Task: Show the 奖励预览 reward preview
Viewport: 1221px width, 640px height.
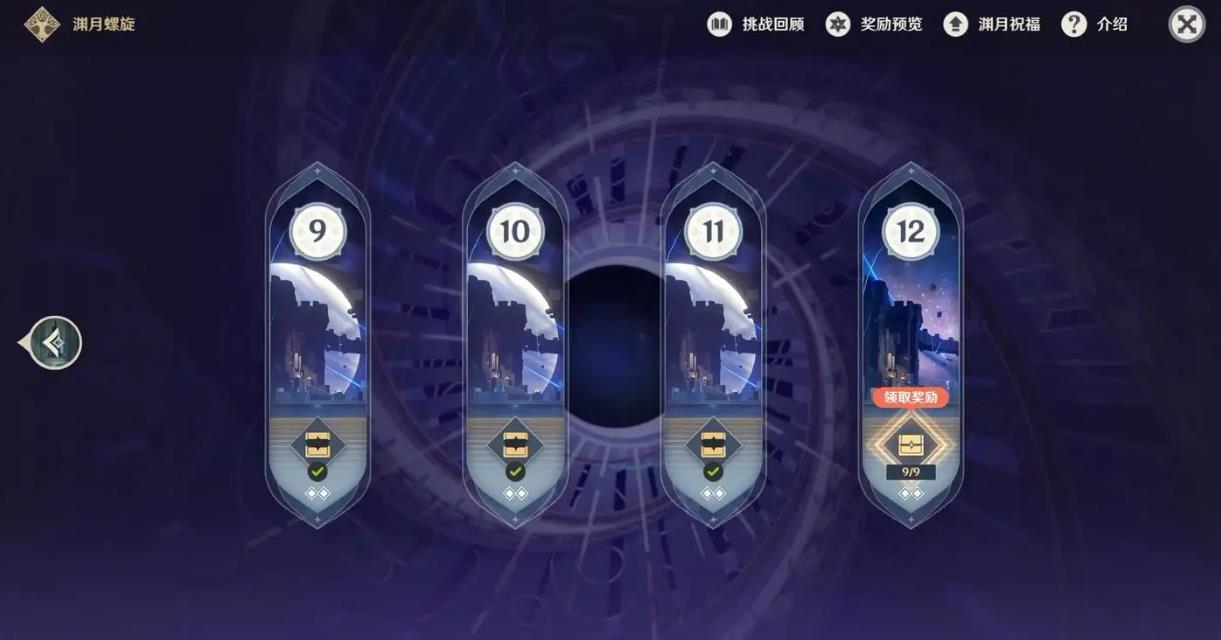Action: coord(874,25)
